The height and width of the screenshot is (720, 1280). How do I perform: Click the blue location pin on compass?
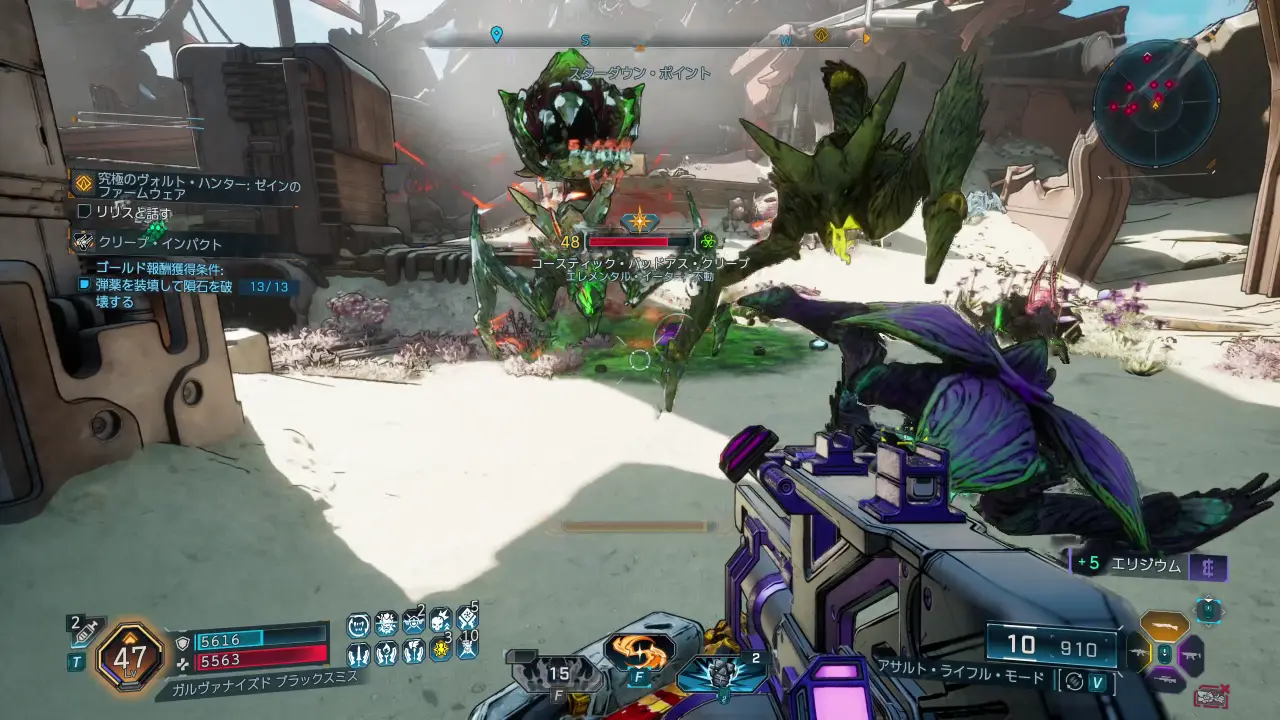tap(496, 35)
